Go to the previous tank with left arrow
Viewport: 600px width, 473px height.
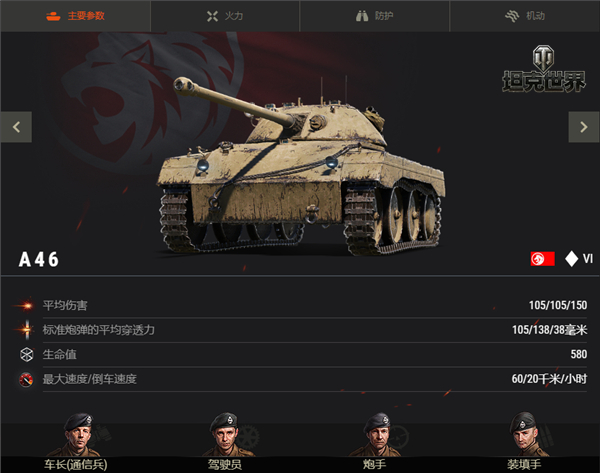[16, 127]
